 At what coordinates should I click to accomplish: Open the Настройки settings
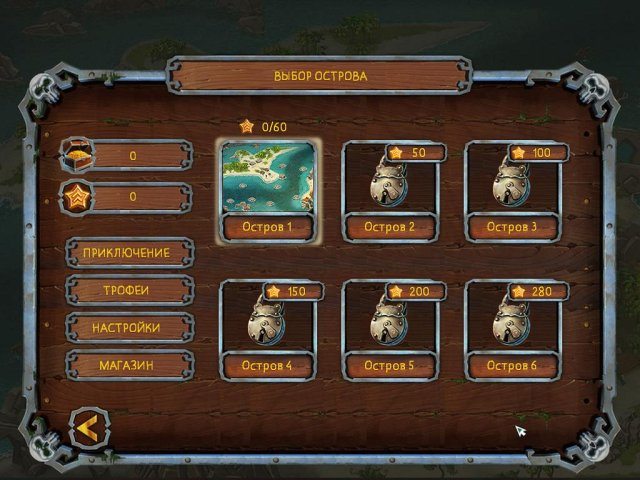(129, 328)
